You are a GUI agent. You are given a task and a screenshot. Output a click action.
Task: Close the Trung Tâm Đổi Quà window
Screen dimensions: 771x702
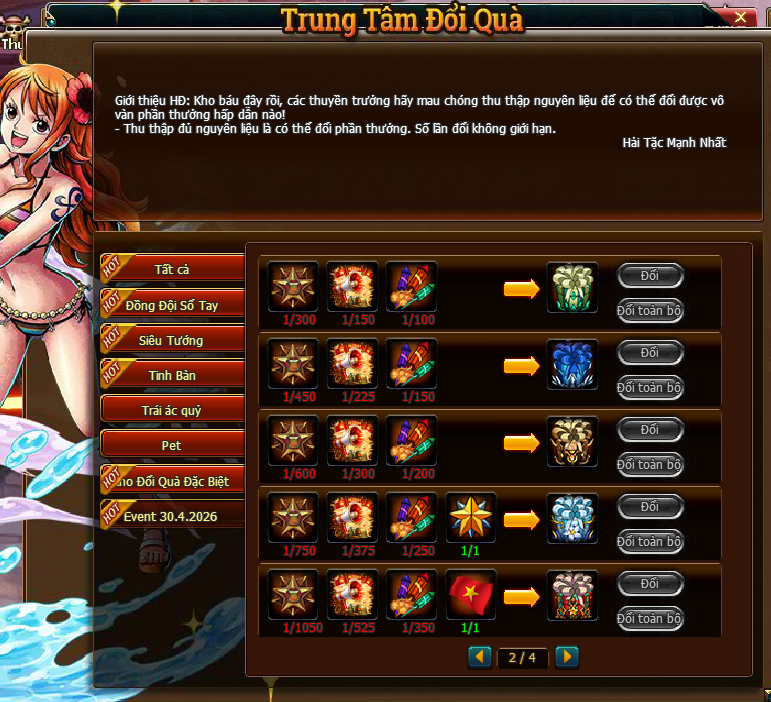[x=740, y=17]
